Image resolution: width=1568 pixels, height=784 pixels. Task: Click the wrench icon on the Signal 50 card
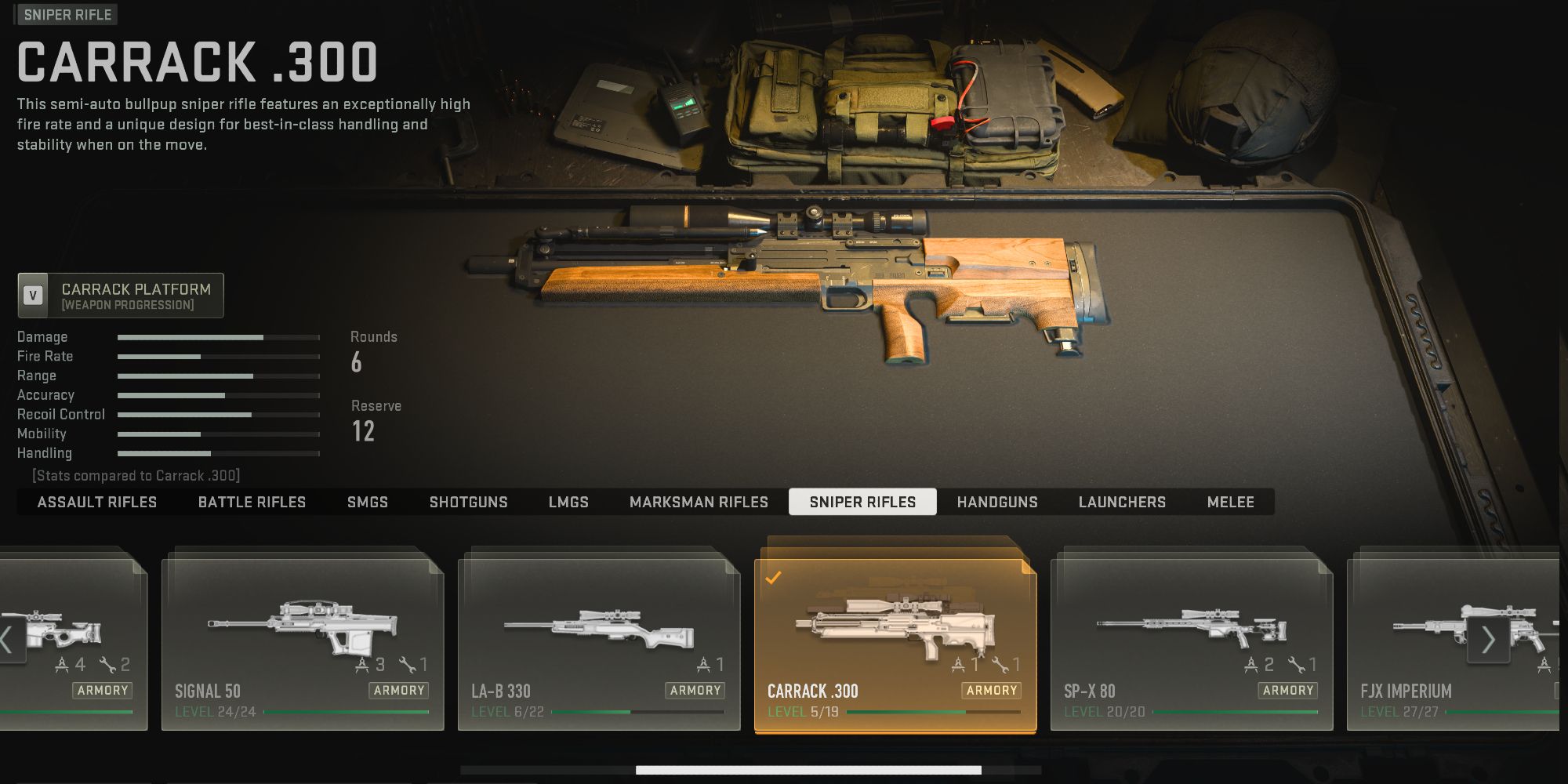[406, 666]
